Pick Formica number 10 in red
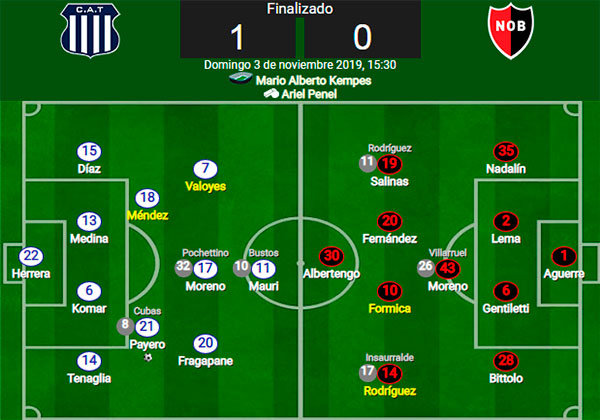Viewport: 600px width, 420px height. click(390, 290)
